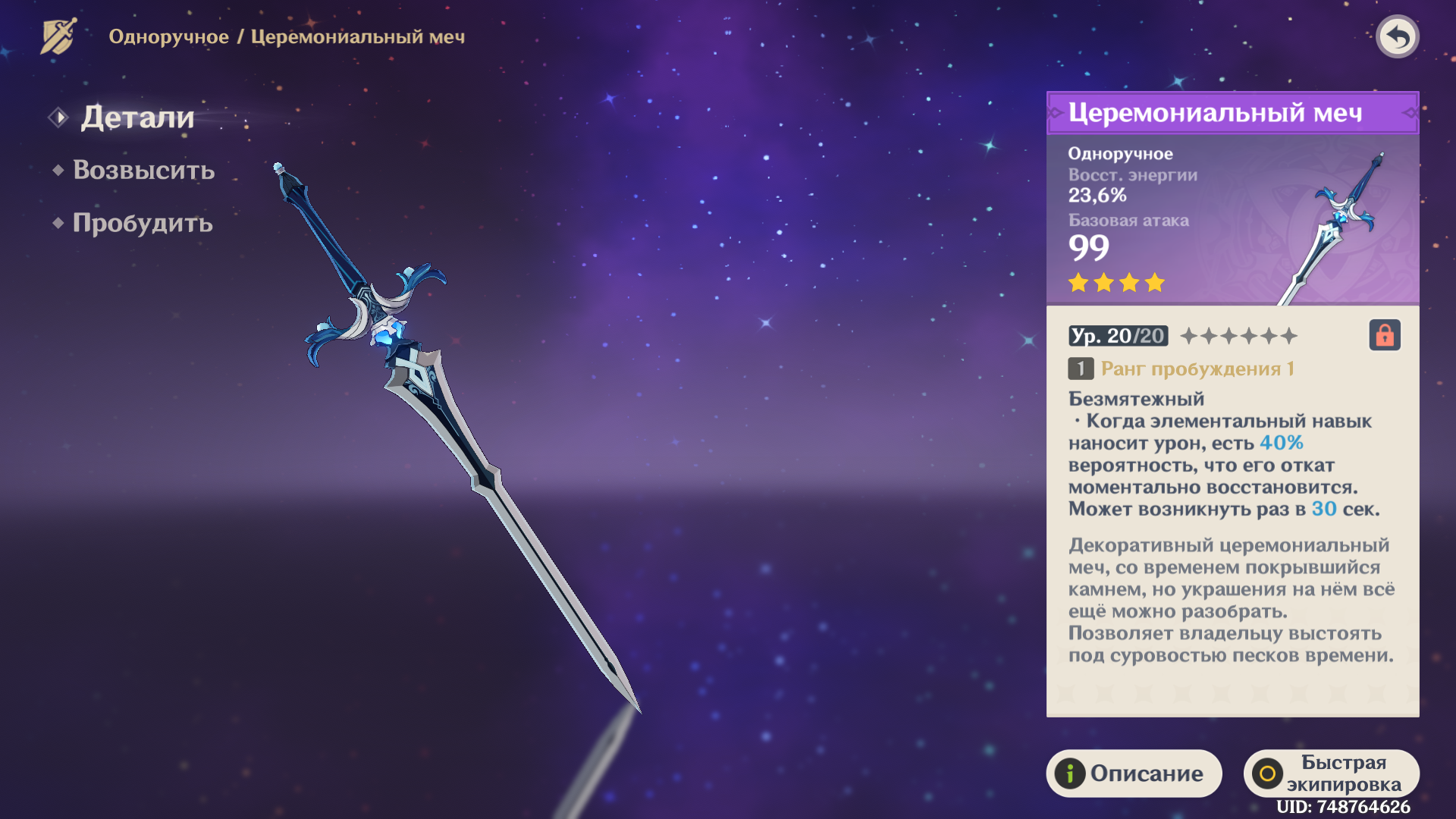Toggle the red lock icon
This screenshot has width=1456, height=819.
(x=1385, y=335)
